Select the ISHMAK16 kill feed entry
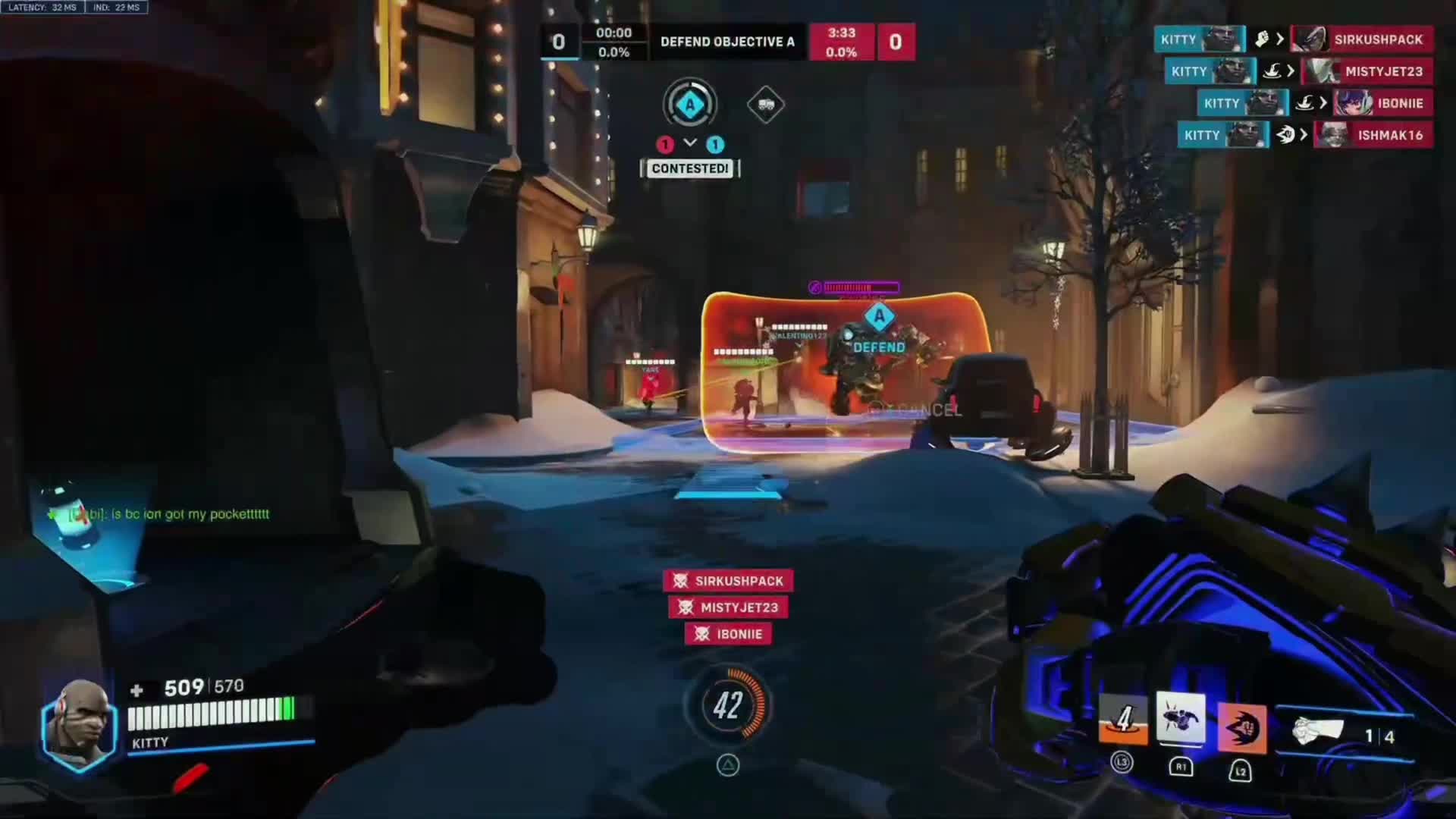The image size is (1456, 819). click(1304, 135)
